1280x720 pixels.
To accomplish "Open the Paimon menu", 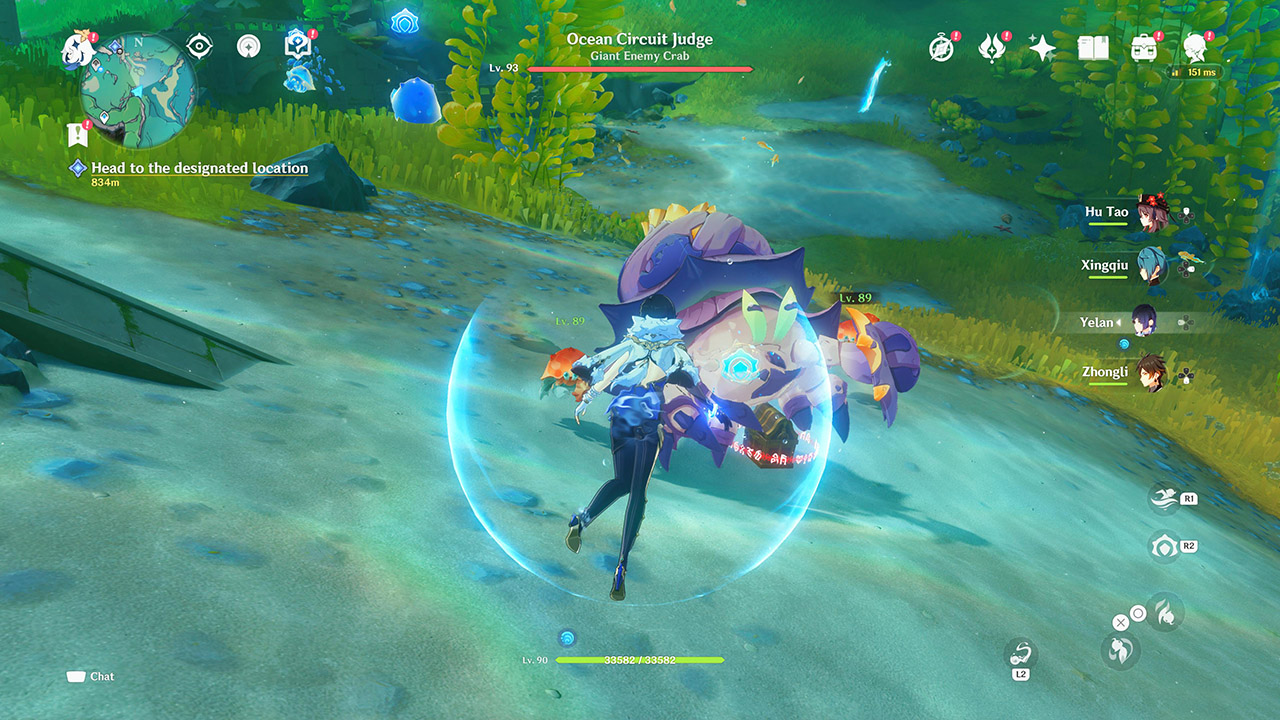I will [77, 47].
